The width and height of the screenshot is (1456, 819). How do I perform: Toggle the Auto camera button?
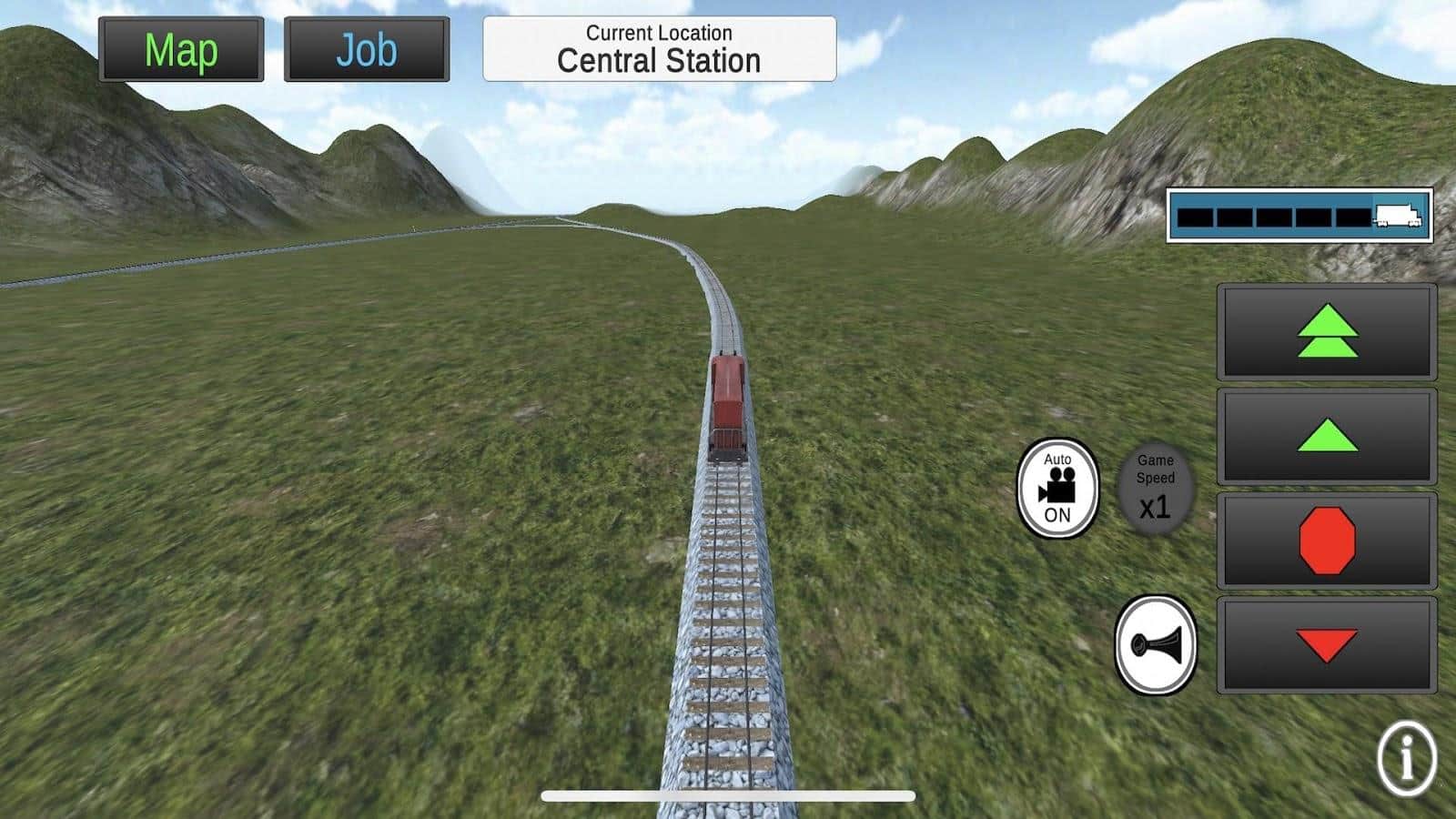(1057, 488)
